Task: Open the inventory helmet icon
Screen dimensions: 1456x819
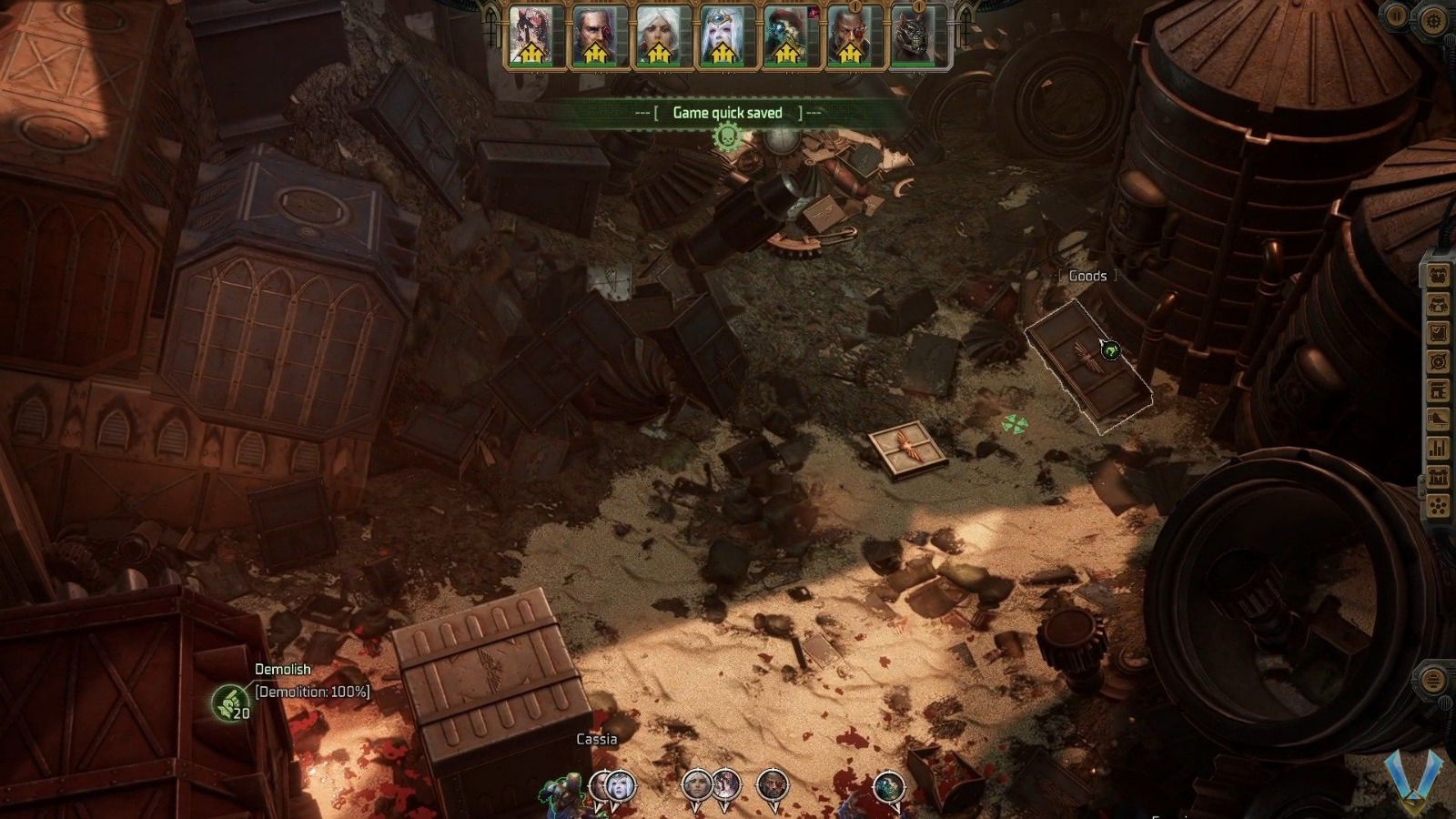Action: [x=1438, y=305]
